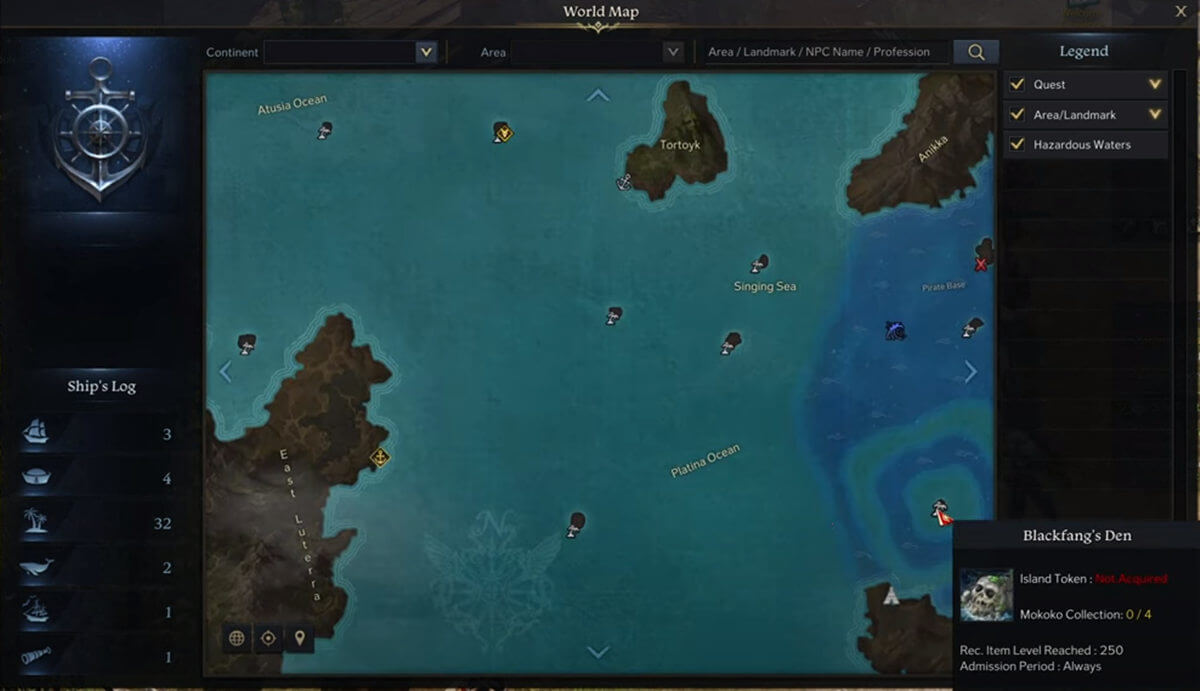This screenshot has height=691, width=1200.
Task: Expand the Quest legend arrow
Action: pos(1155,85)
